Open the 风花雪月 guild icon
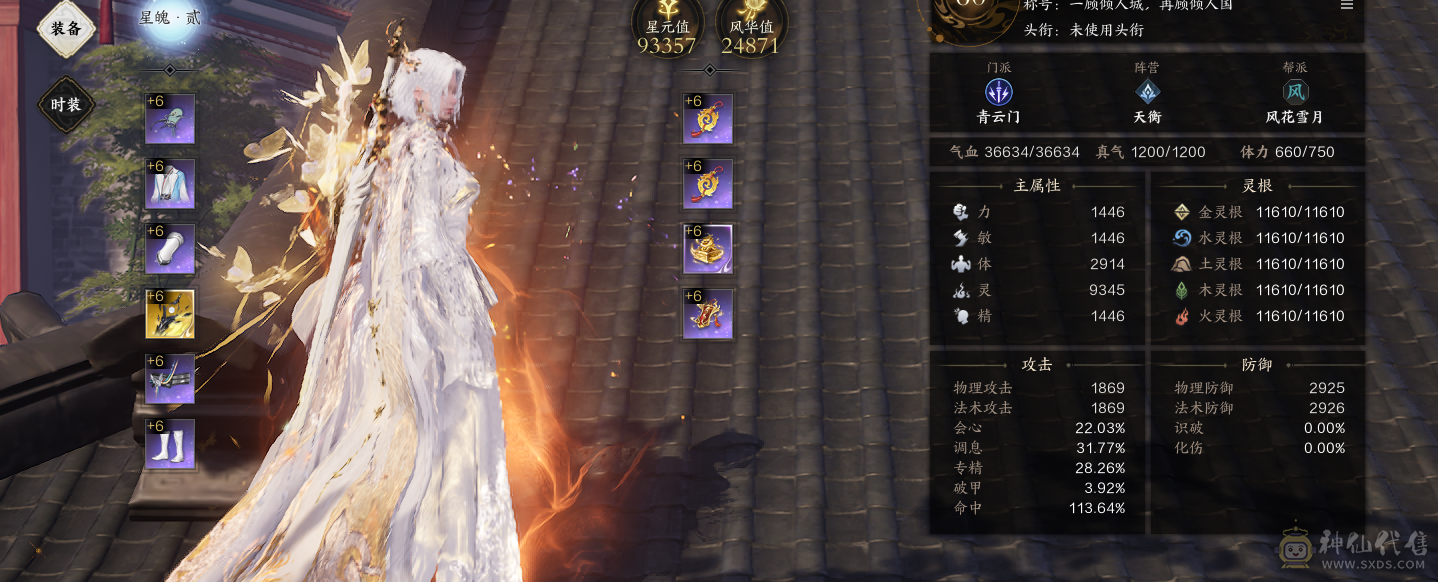The width and height of the screenshot is (1438, 582). pyautogui.click(x=1296, y=92)
